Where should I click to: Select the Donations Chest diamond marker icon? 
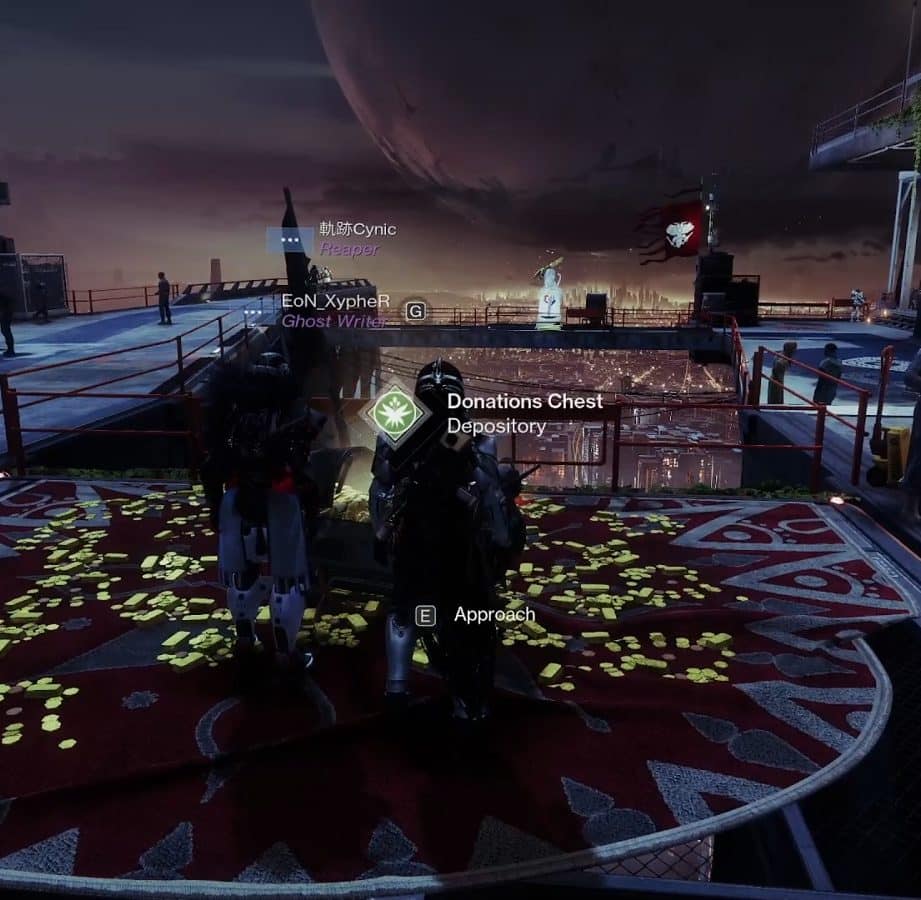(395, 413)
